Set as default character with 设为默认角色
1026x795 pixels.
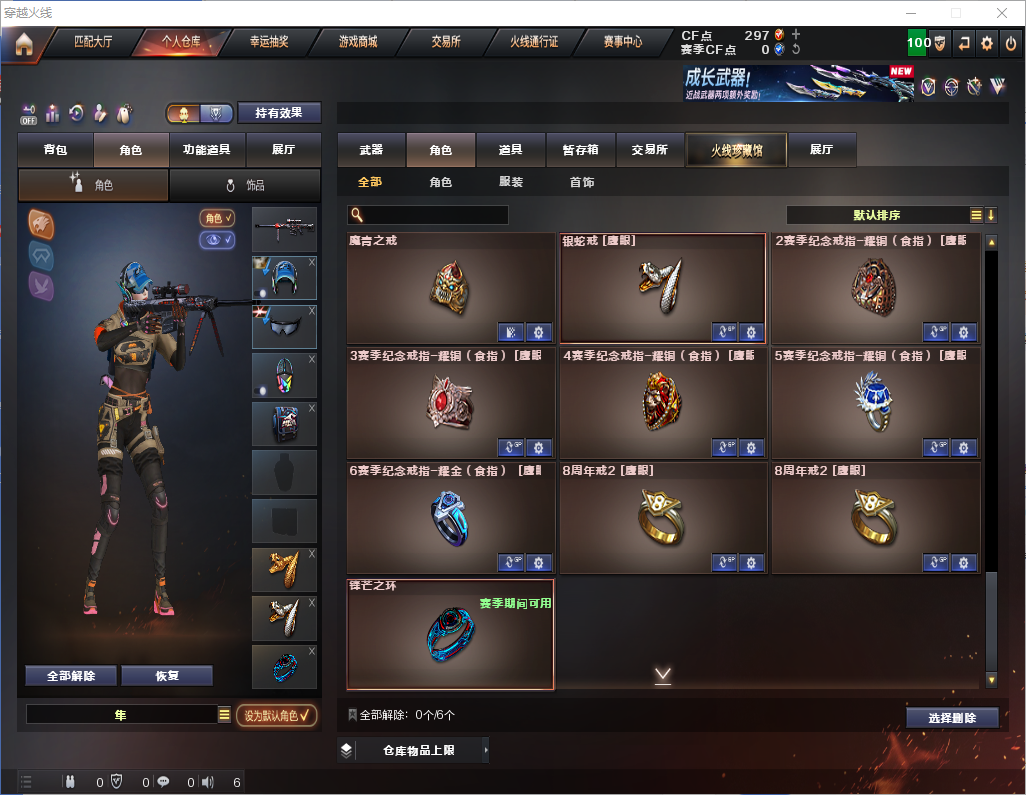point(277,715)
